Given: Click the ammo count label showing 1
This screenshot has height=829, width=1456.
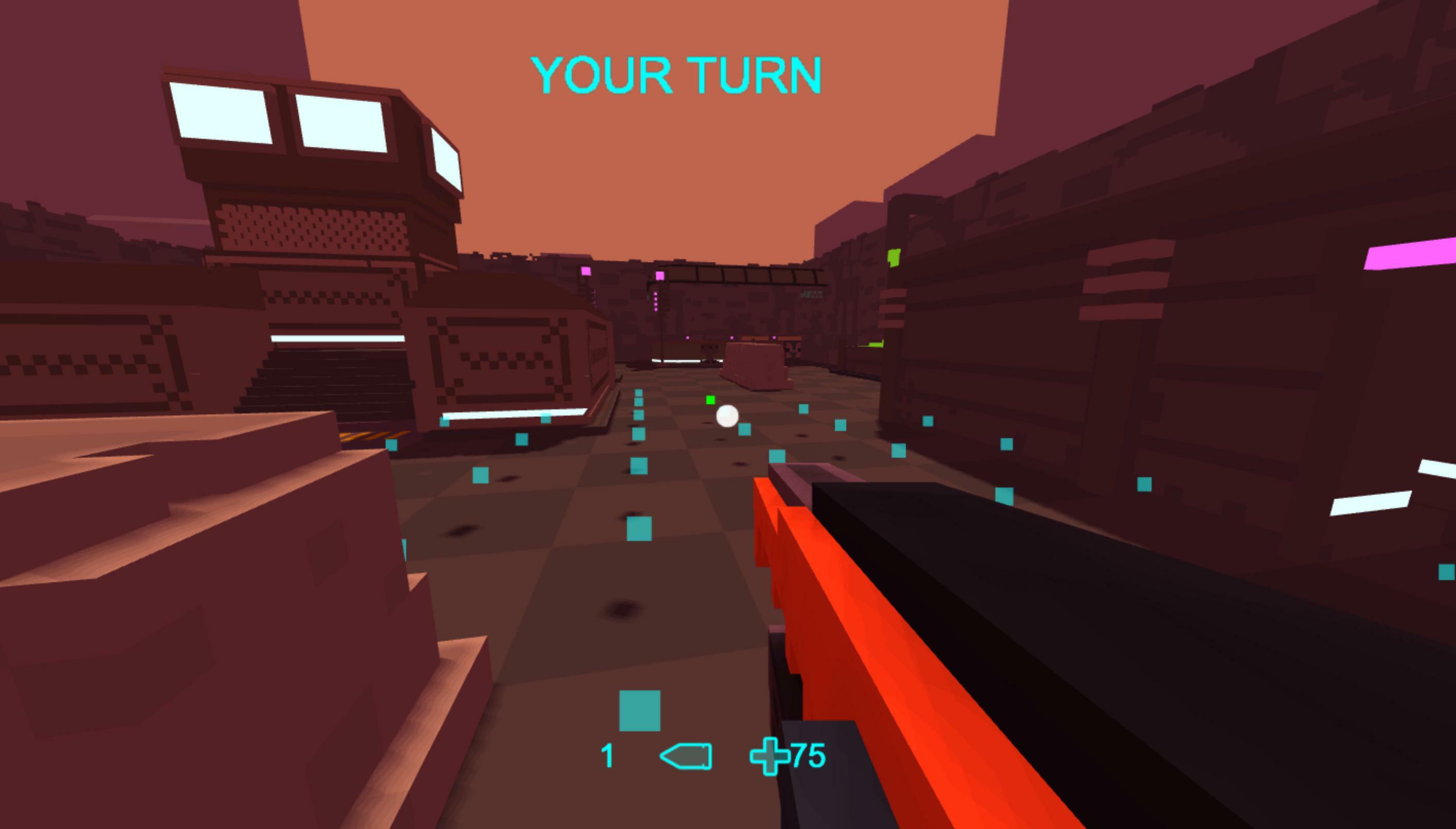Looking at the screenshot, I should pyautogui.click(x=607, y=754).
